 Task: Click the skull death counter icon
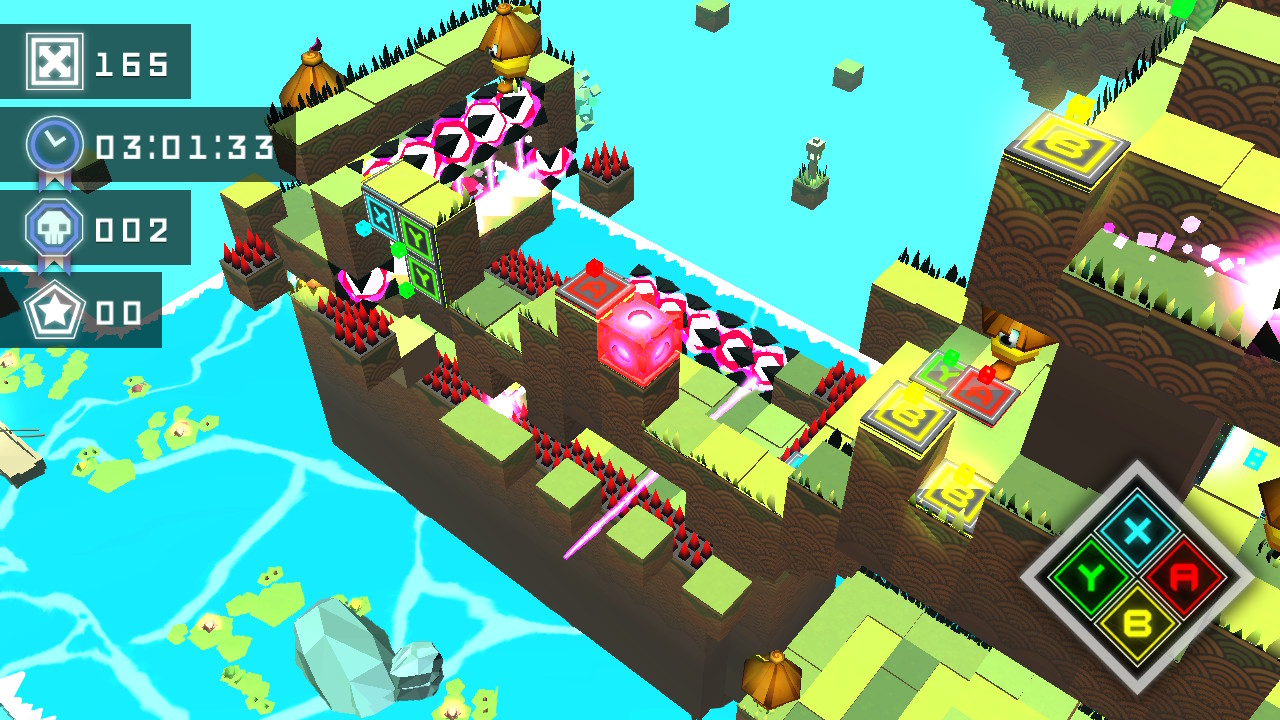pyautogui.click(x=54, y=228)
